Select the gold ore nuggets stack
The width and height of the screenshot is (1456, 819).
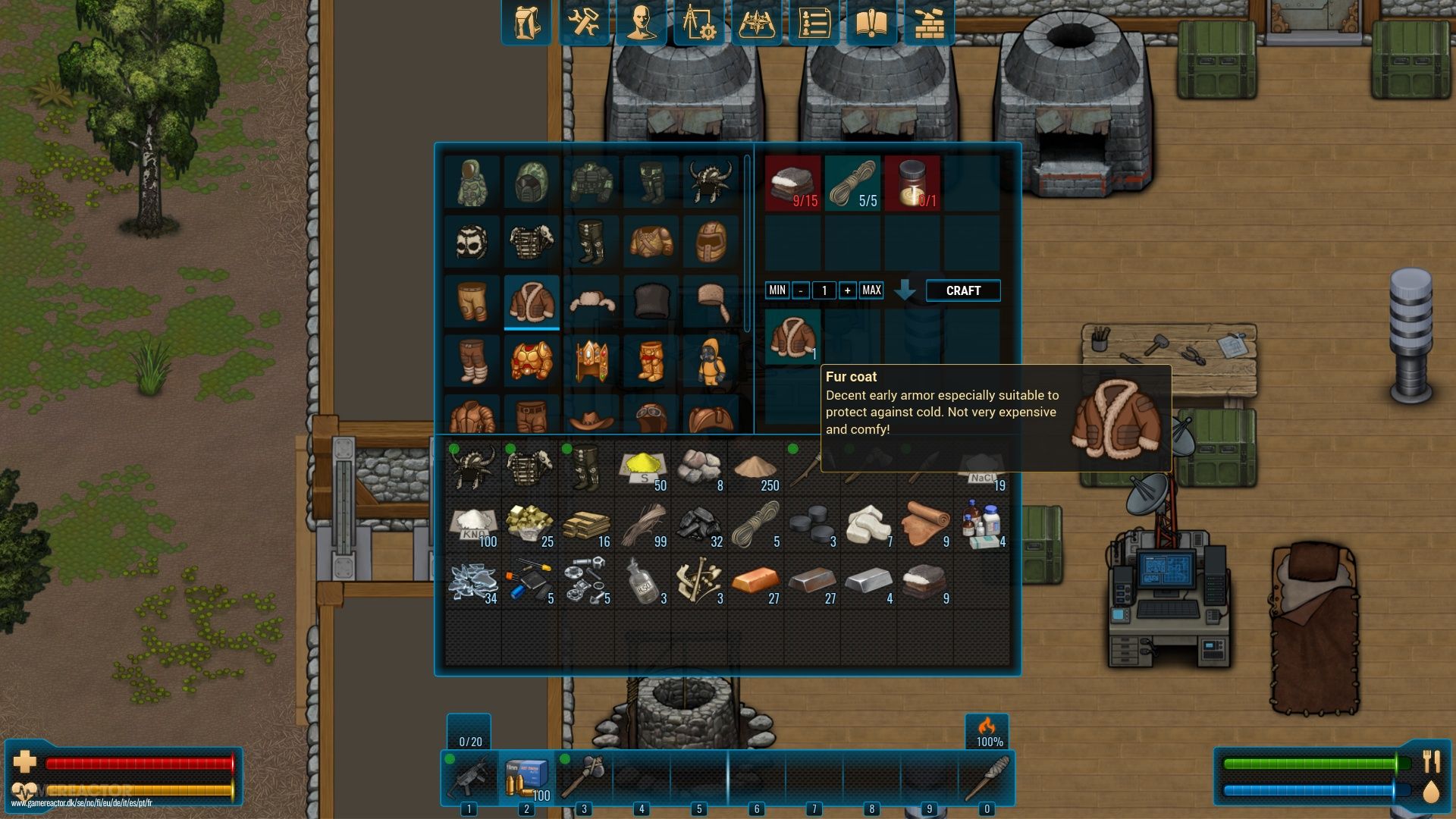[529, 525]
